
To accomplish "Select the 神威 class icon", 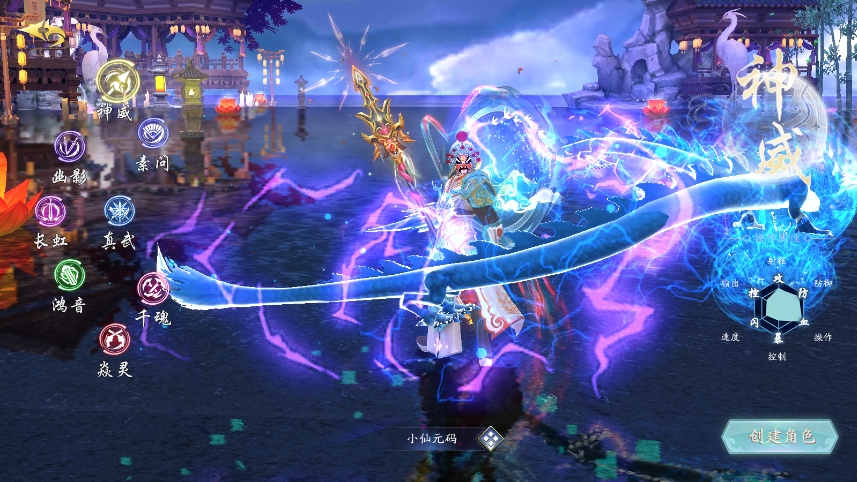I will coord(117,79).
